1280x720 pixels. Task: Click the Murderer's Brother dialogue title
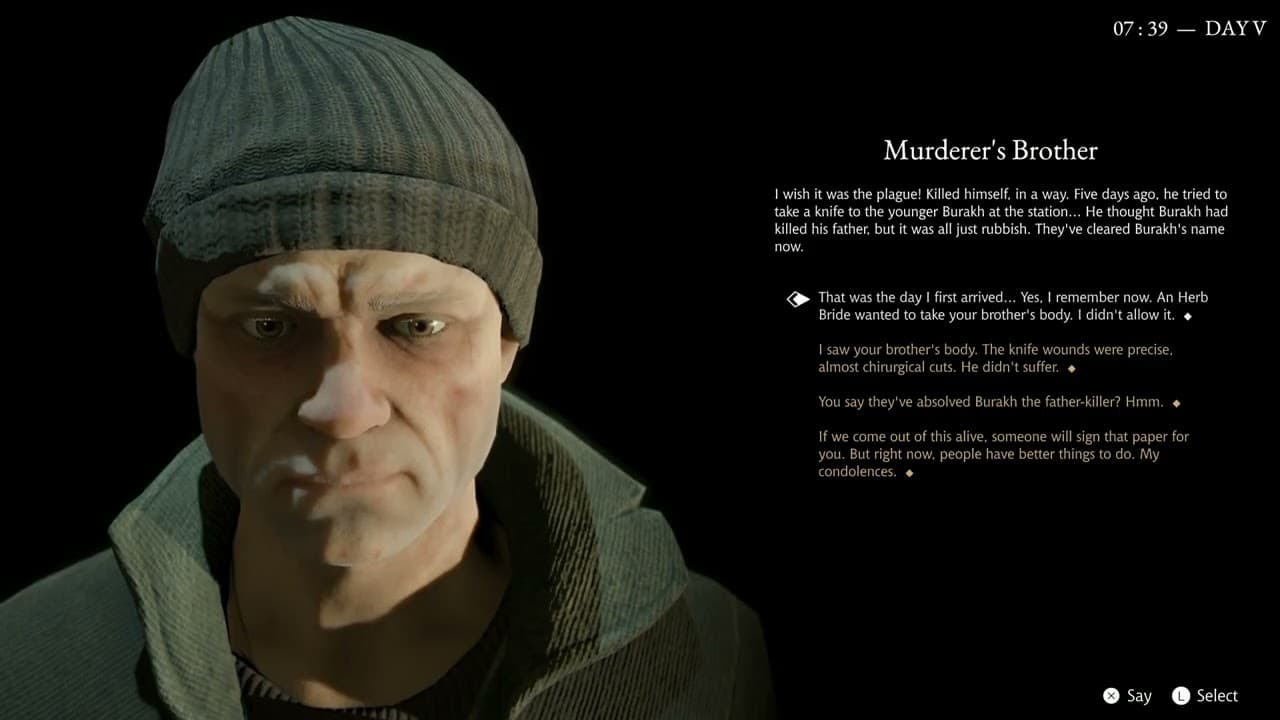(x=990, y=150)
